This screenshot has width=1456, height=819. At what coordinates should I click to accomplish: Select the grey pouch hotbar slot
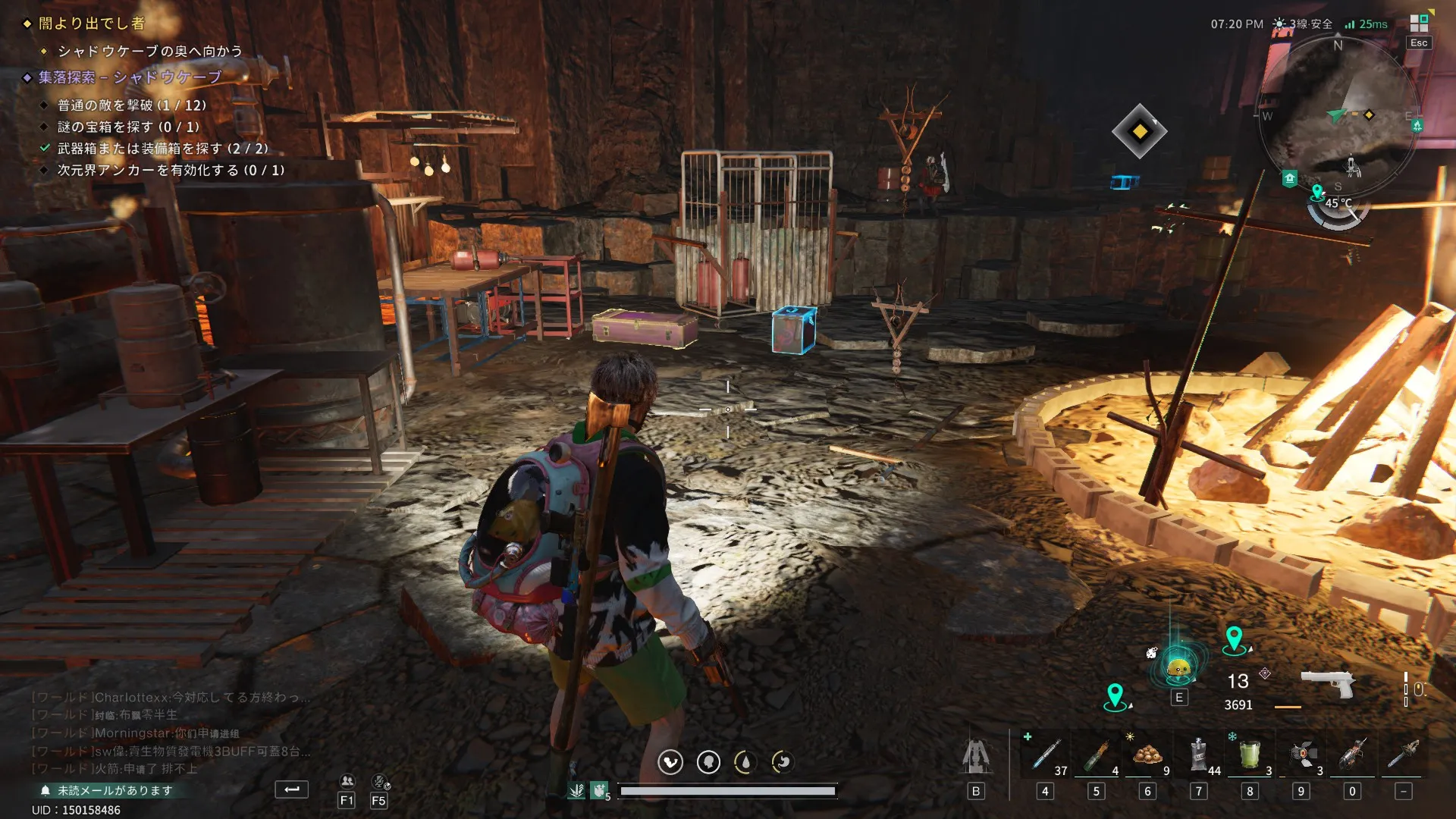(1198, 755)
